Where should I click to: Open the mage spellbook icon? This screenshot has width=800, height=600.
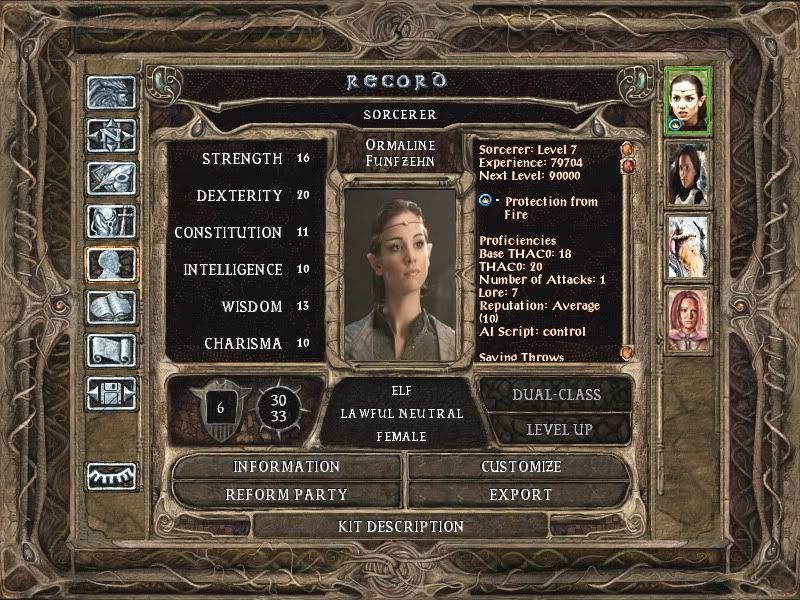108,307
